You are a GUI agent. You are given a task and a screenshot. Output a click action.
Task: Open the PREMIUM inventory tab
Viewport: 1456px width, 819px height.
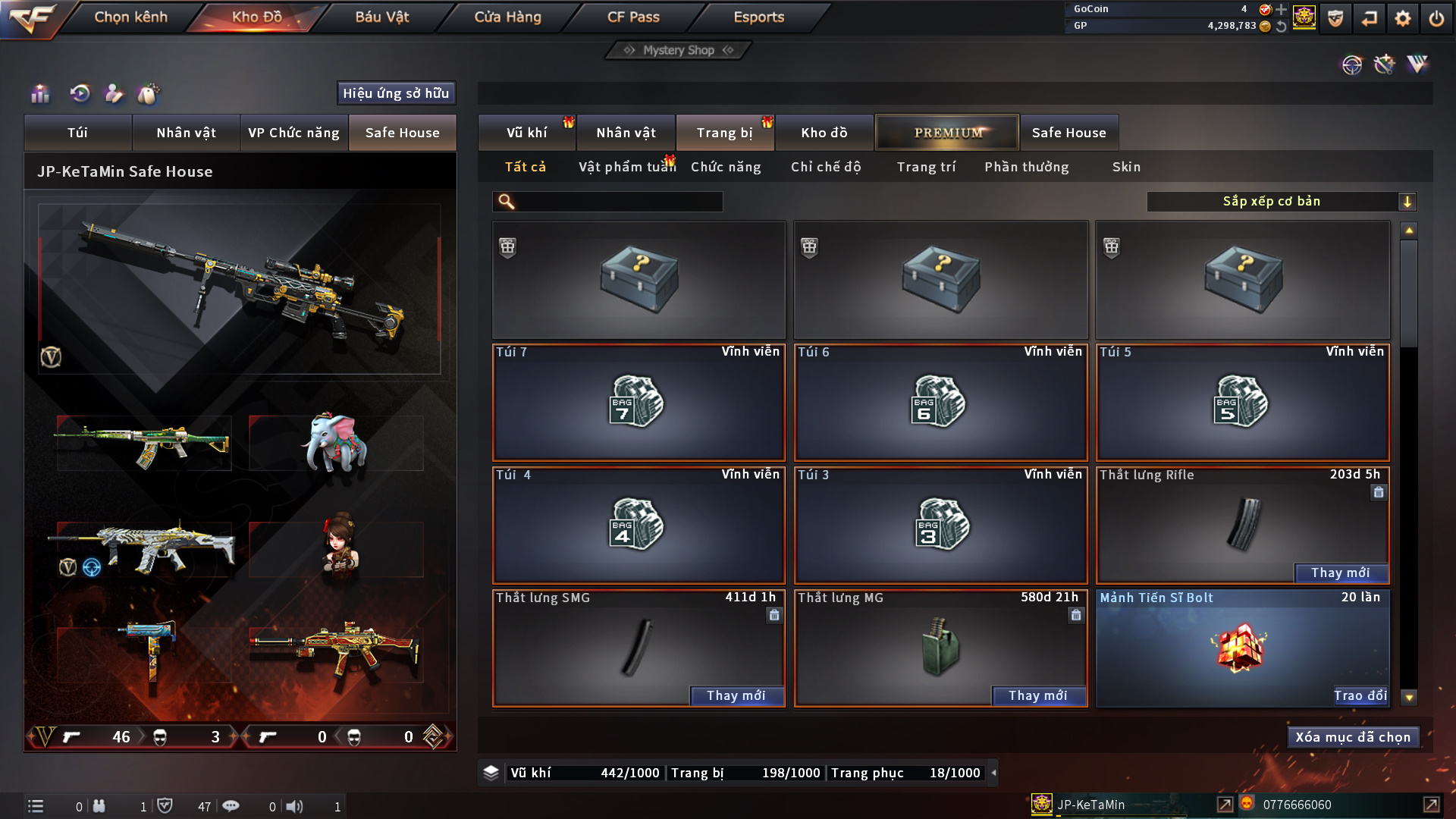pyautogui.click(x=947, y=133)
